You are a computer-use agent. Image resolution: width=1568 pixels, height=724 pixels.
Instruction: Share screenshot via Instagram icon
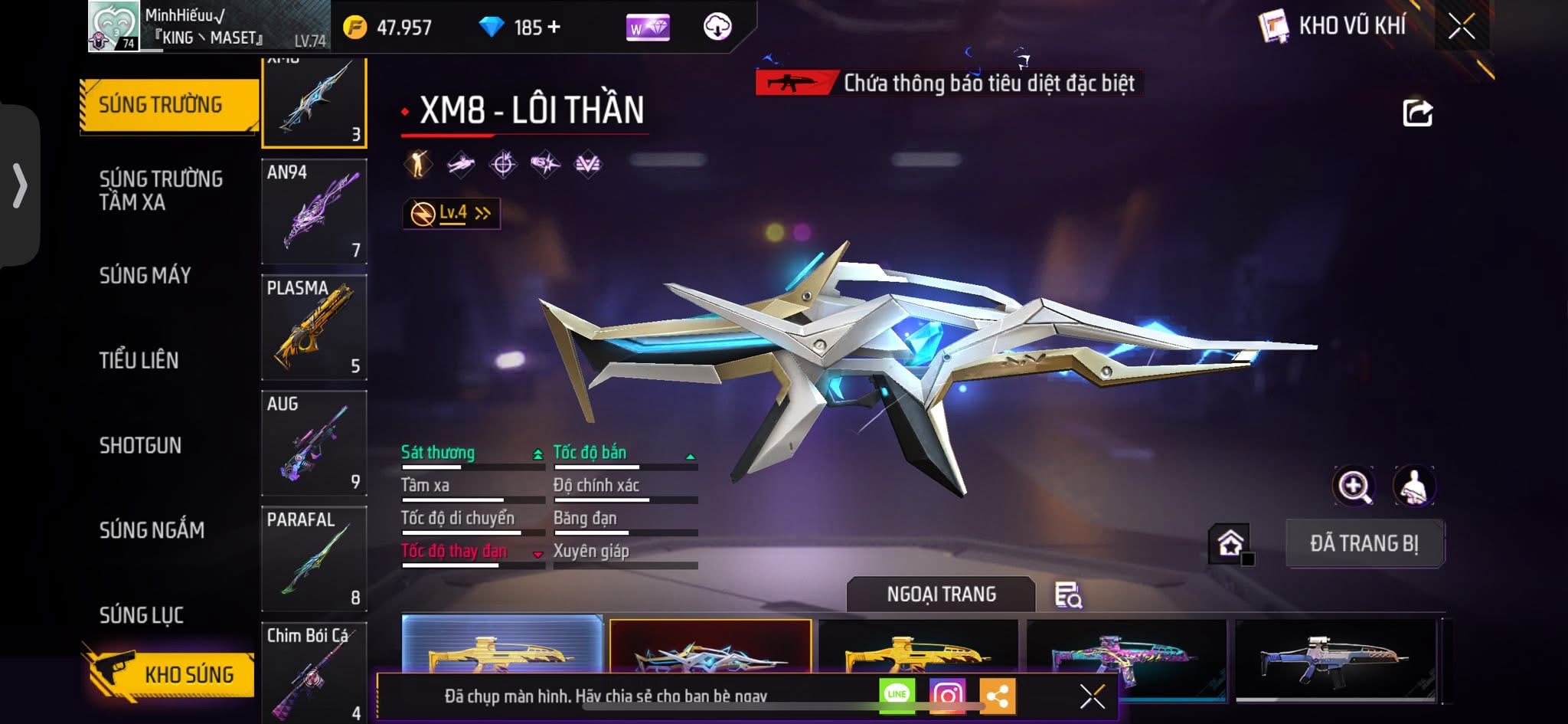[x=947, y=696]
